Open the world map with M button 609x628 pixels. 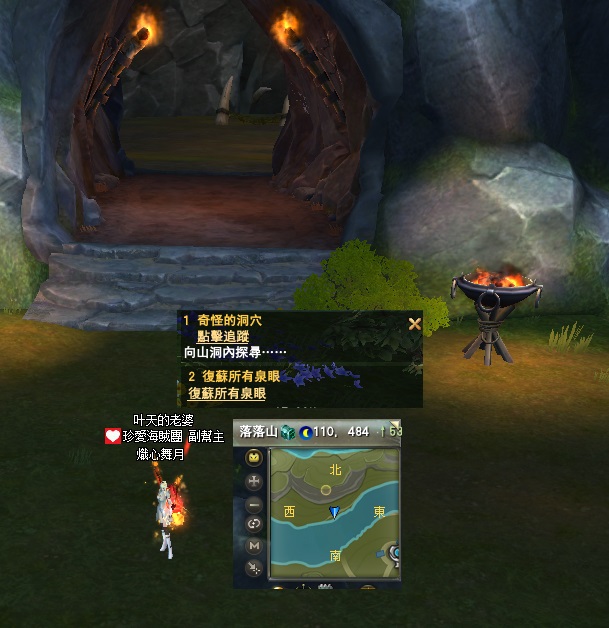point(254,546)
